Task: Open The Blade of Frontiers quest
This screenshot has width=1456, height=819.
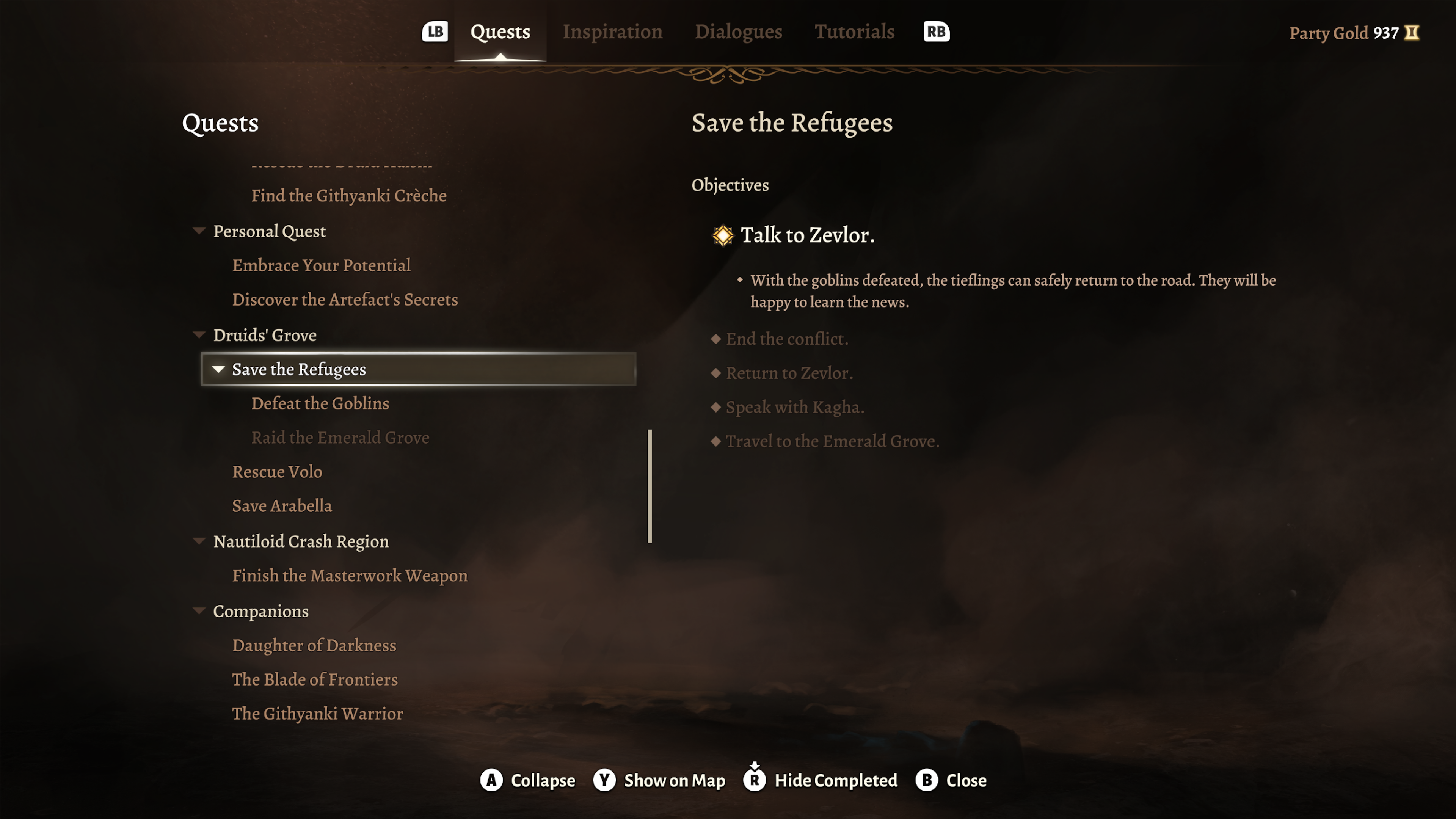Action: pyautogui.click(x=315, y=679)
